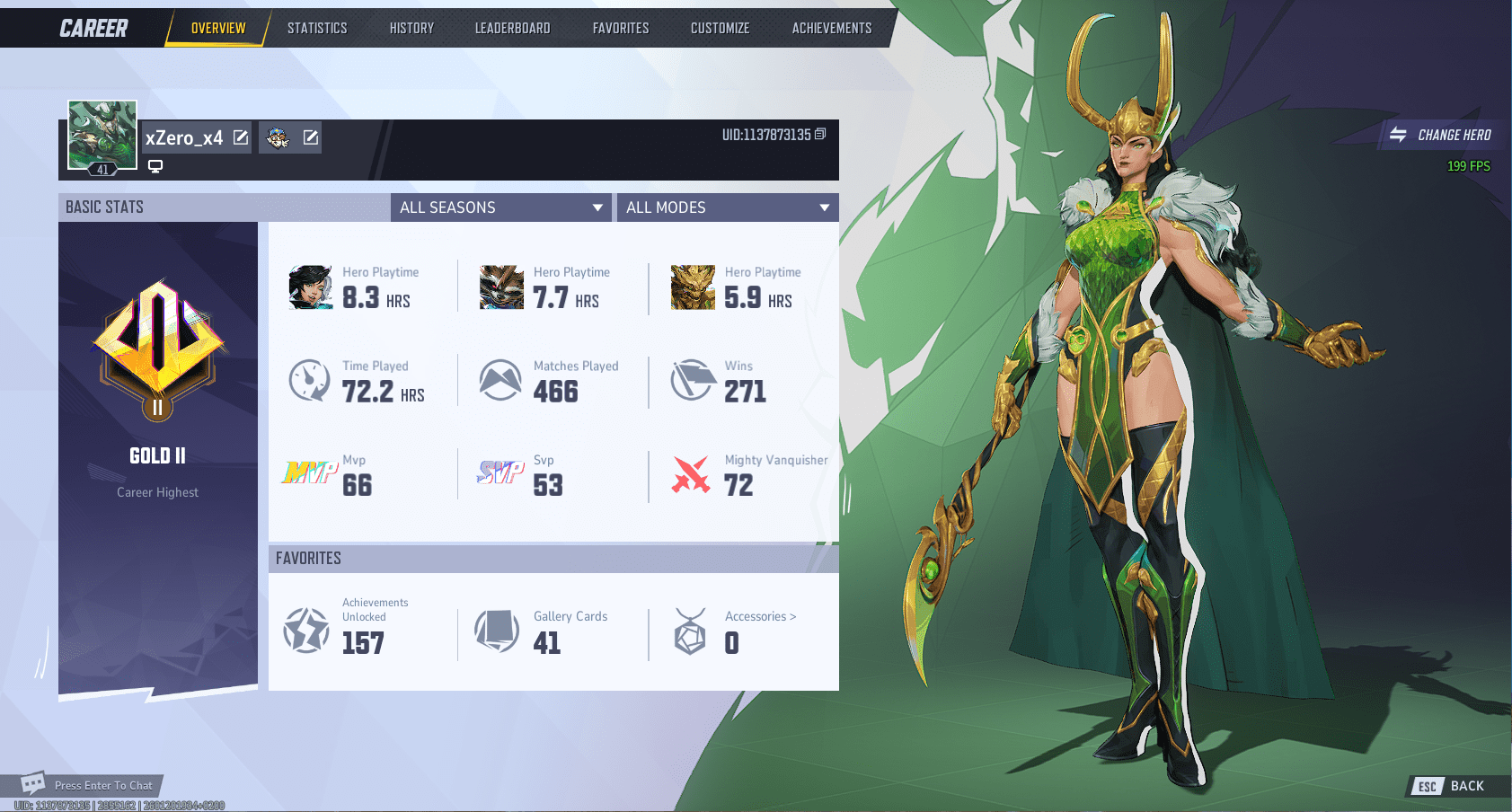Open the Rocket Raccoon hero playtime portrait
Image resolution: width=1512 pixels, height=812 pixels.
501,287
